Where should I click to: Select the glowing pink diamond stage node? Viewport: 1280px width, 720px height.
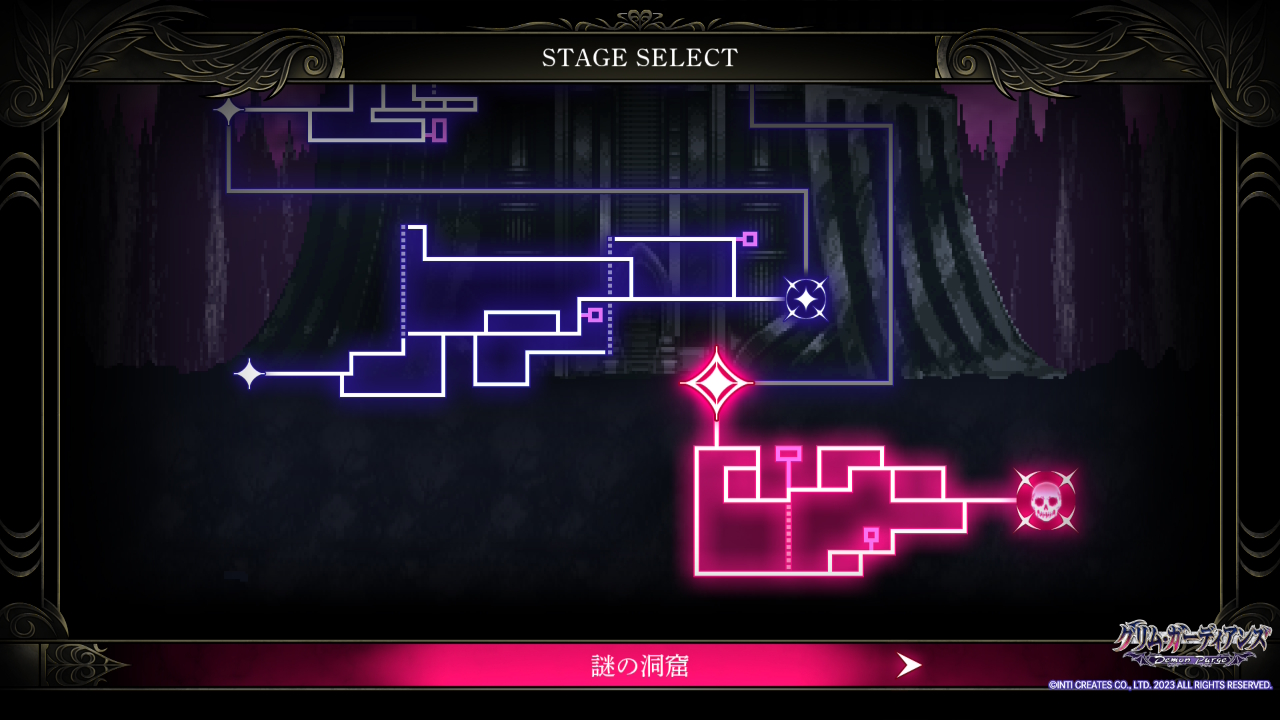coord(716,383)
